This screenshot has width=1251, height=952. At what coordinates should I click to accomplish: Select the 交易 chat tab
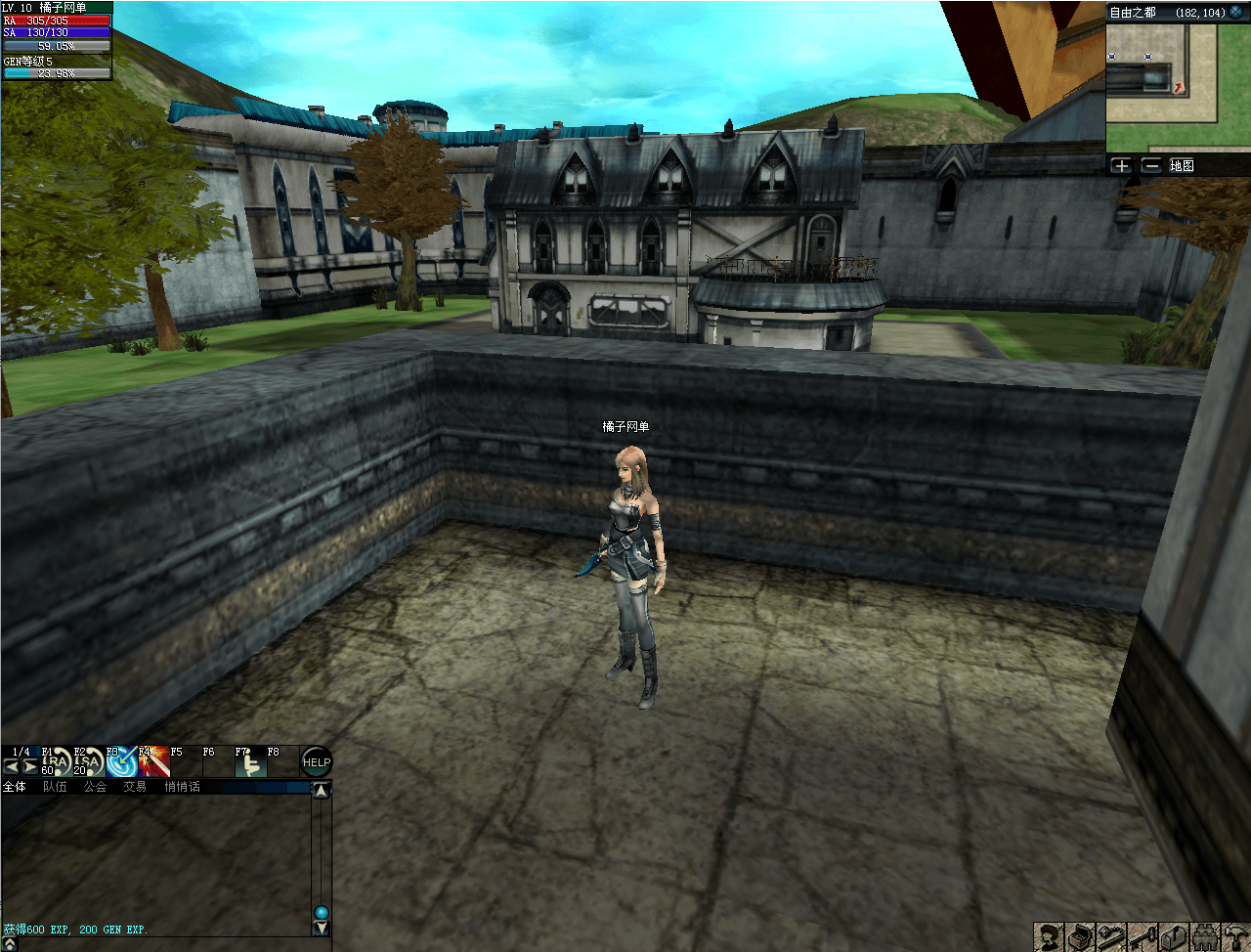pos(135,787)
